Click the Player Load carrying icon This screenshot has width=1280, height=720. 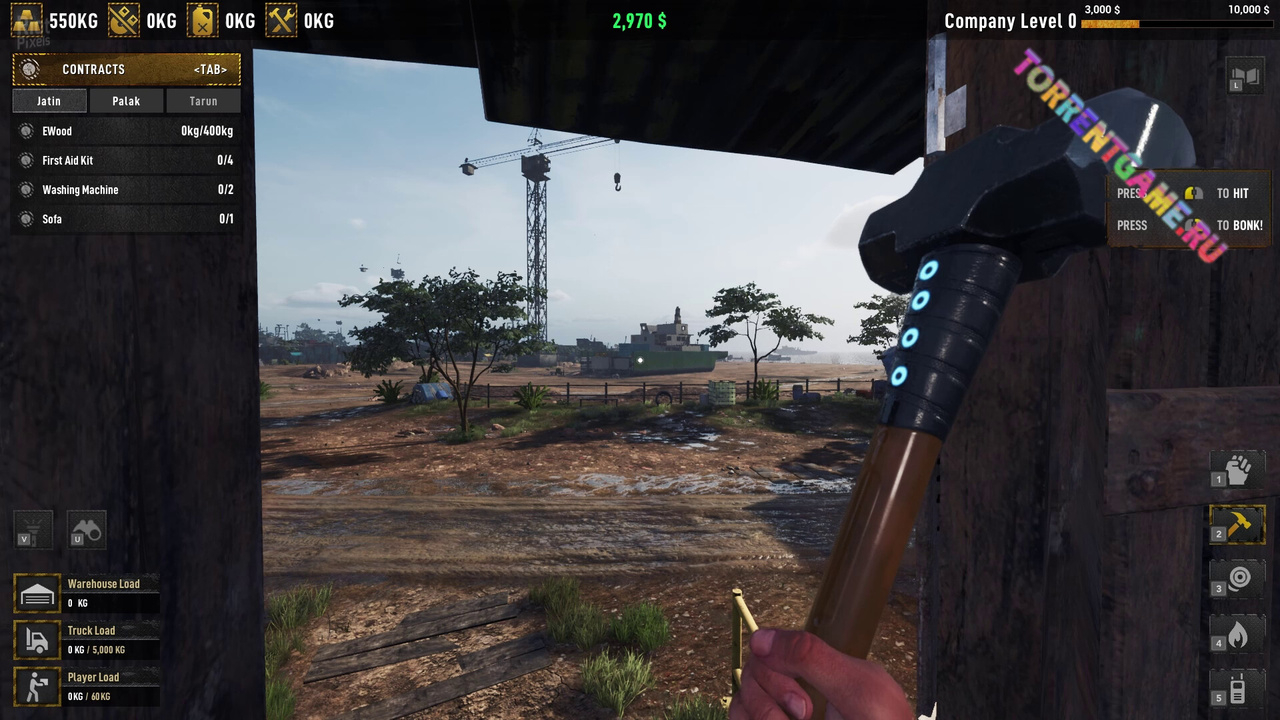[37, 687]
